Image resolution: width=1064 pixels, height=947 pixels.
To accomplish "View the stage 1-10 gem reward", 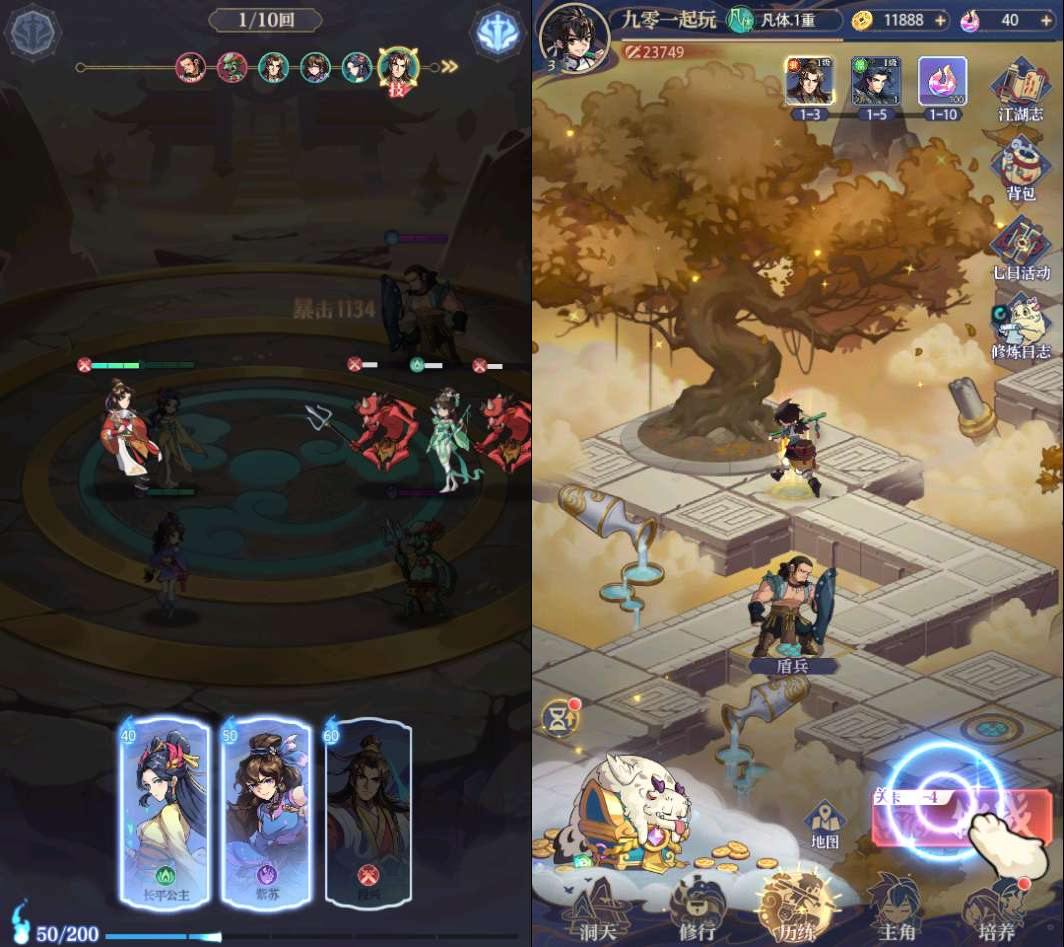I will 942,82.
